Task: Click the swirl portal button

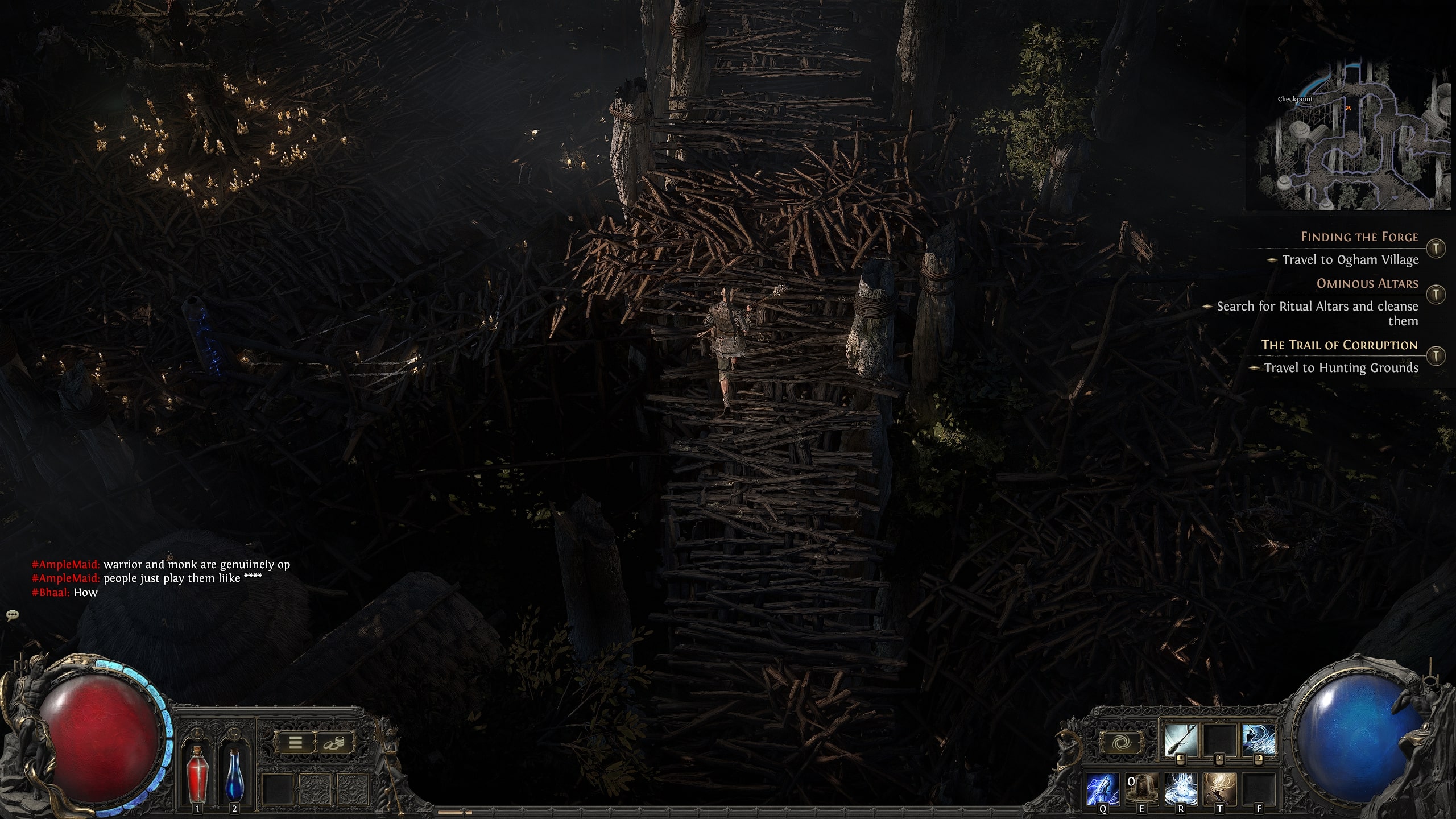Action: [x=1120, y=742]
